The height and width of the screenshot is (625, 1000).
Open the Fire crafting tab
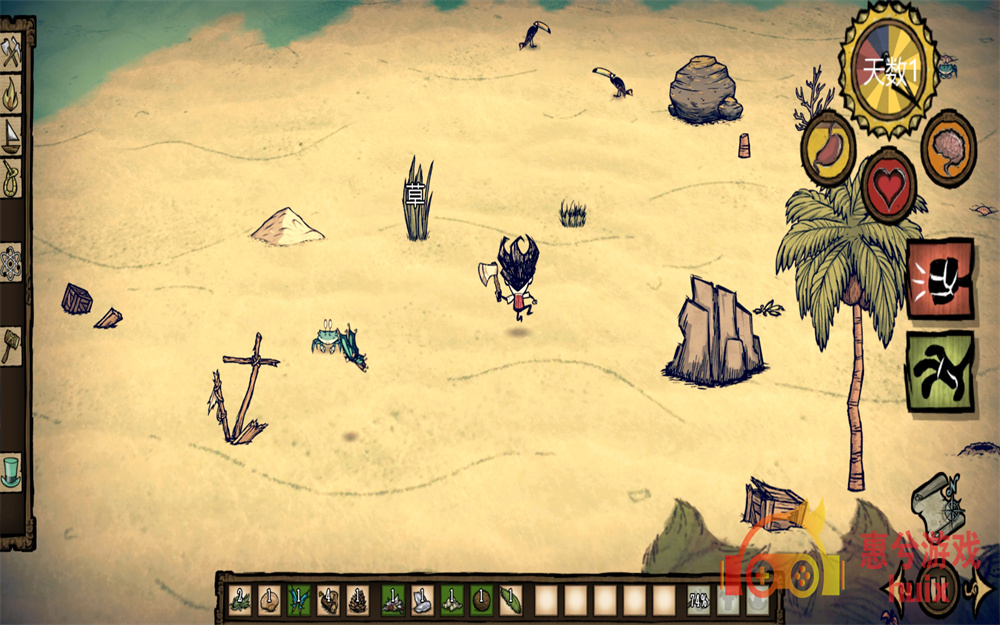[x=11, y=93]
